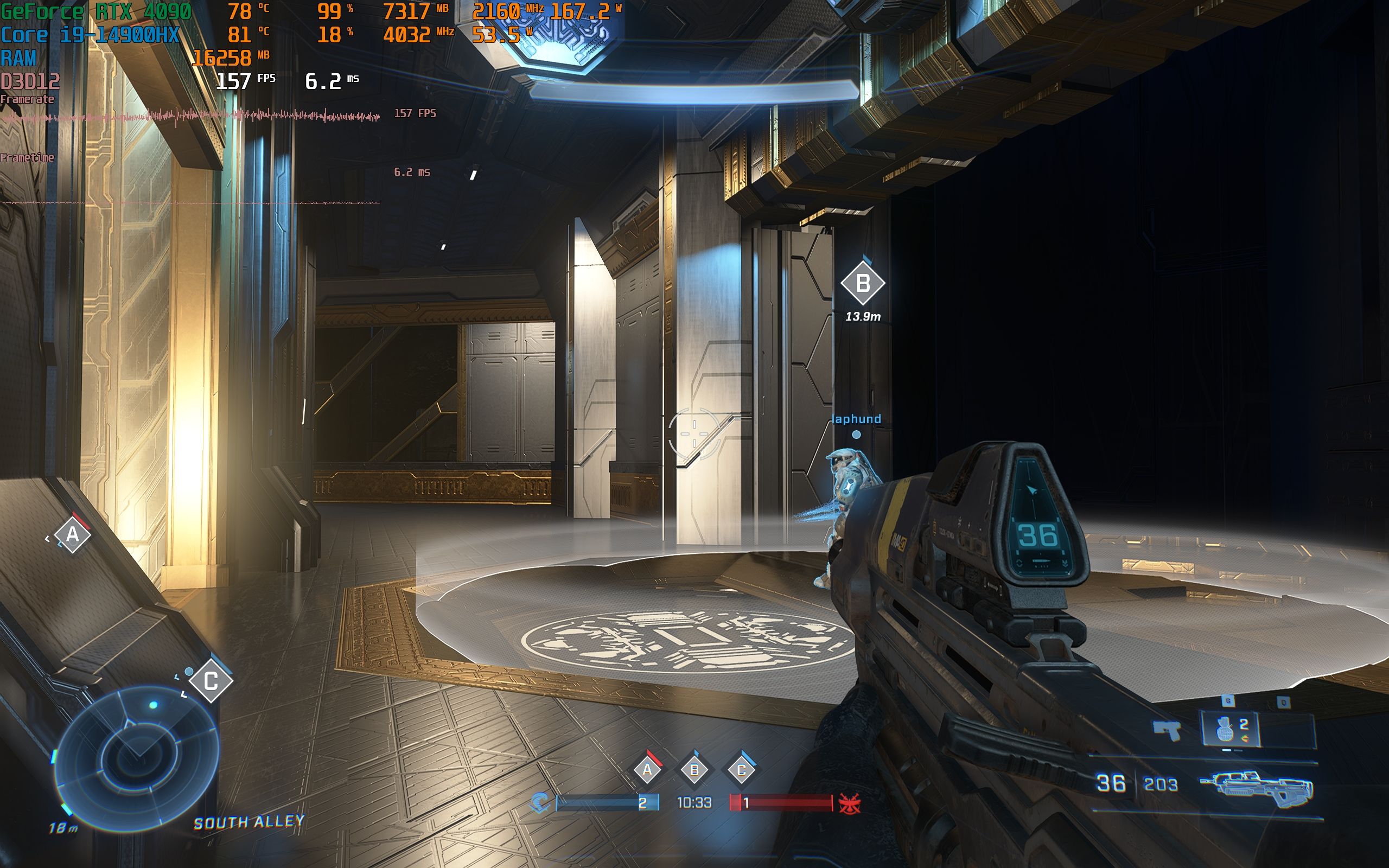1389x868 pixels.
Task: Select the zone B waypoint showing 13.9m
Action: tap(862, 283)
